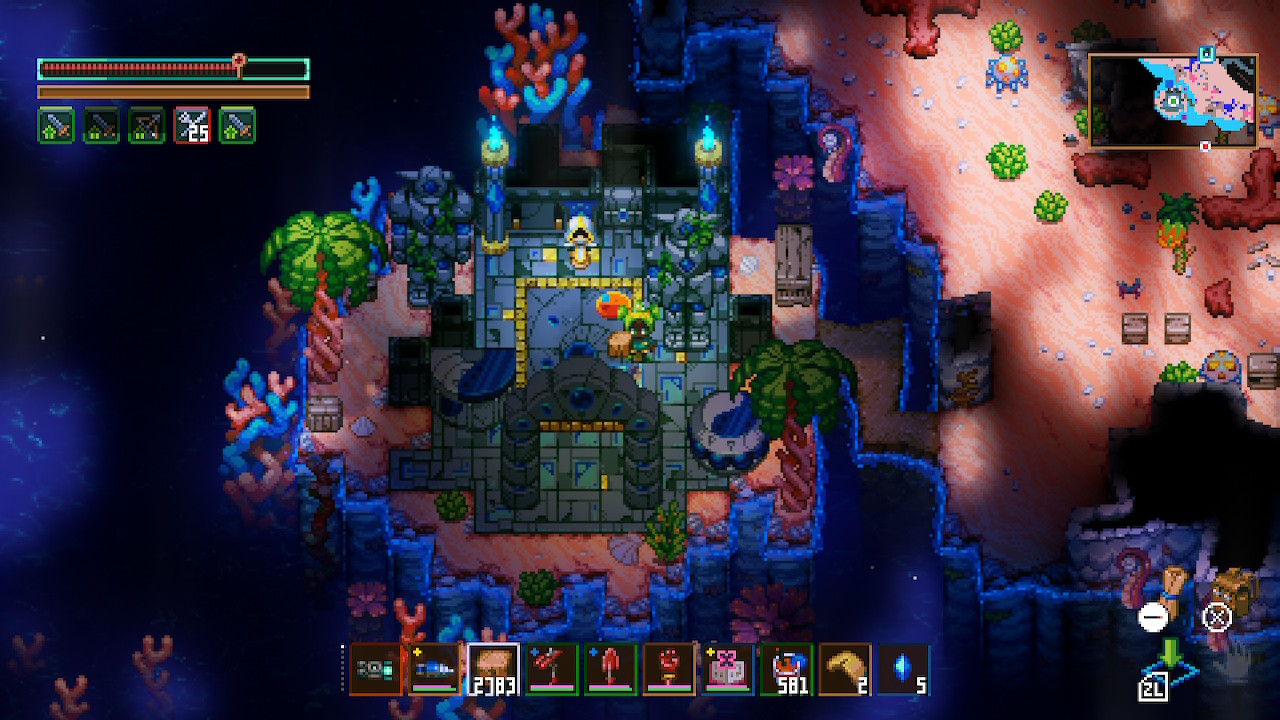Select the red fist scepter slot
The width and height of the screenshot is (1280, 720).
tap(669, 669)
